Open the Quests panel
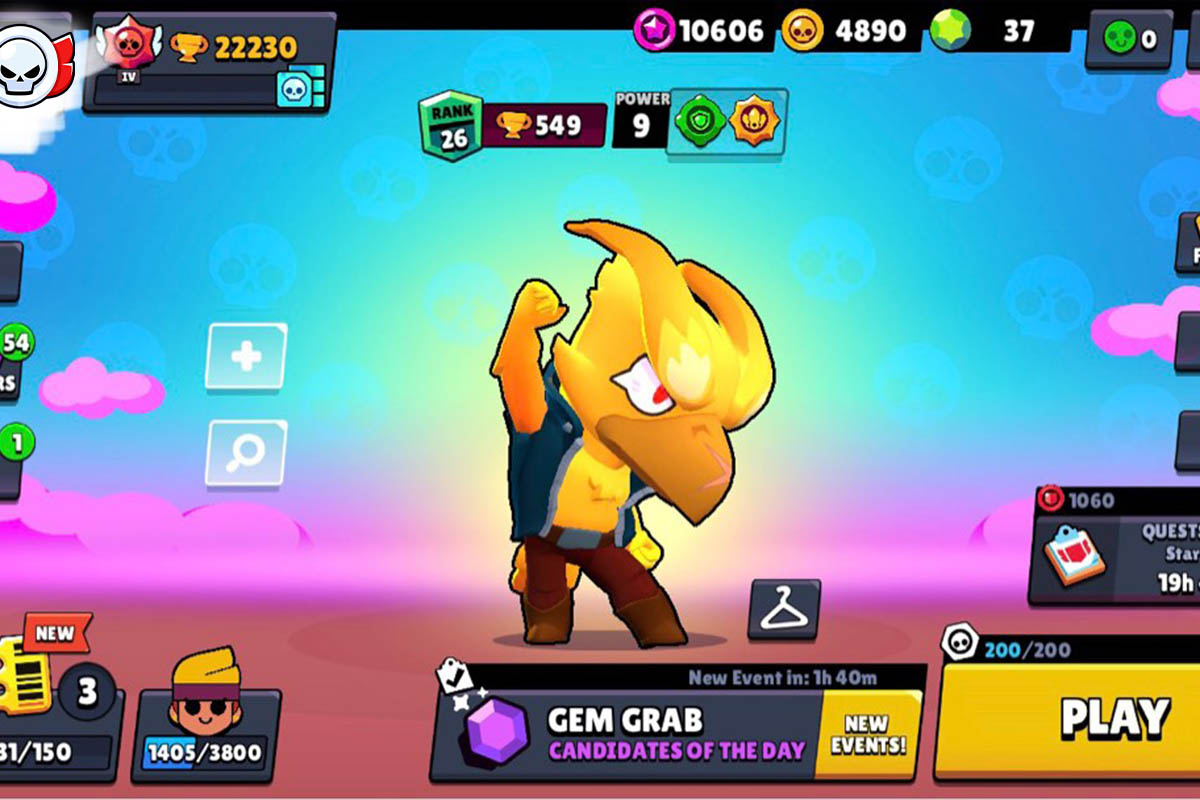The image size is (1200, 800). pos(1115,555)
